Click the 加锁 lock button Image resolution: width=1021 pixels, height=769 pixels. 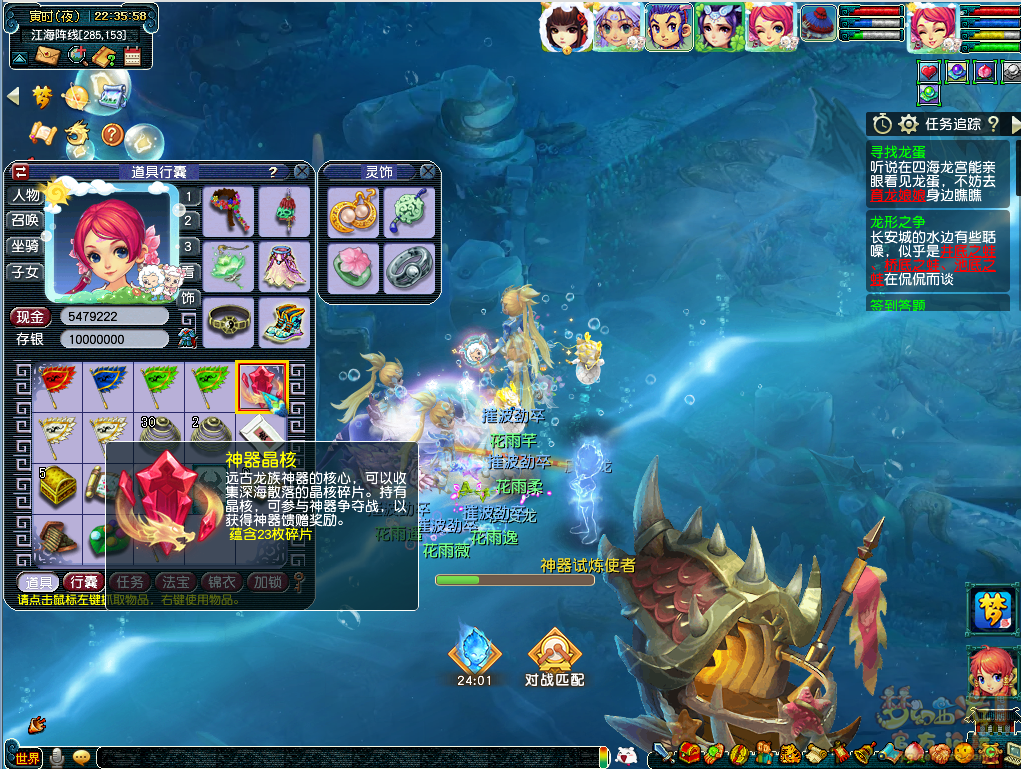coord(267,582)
